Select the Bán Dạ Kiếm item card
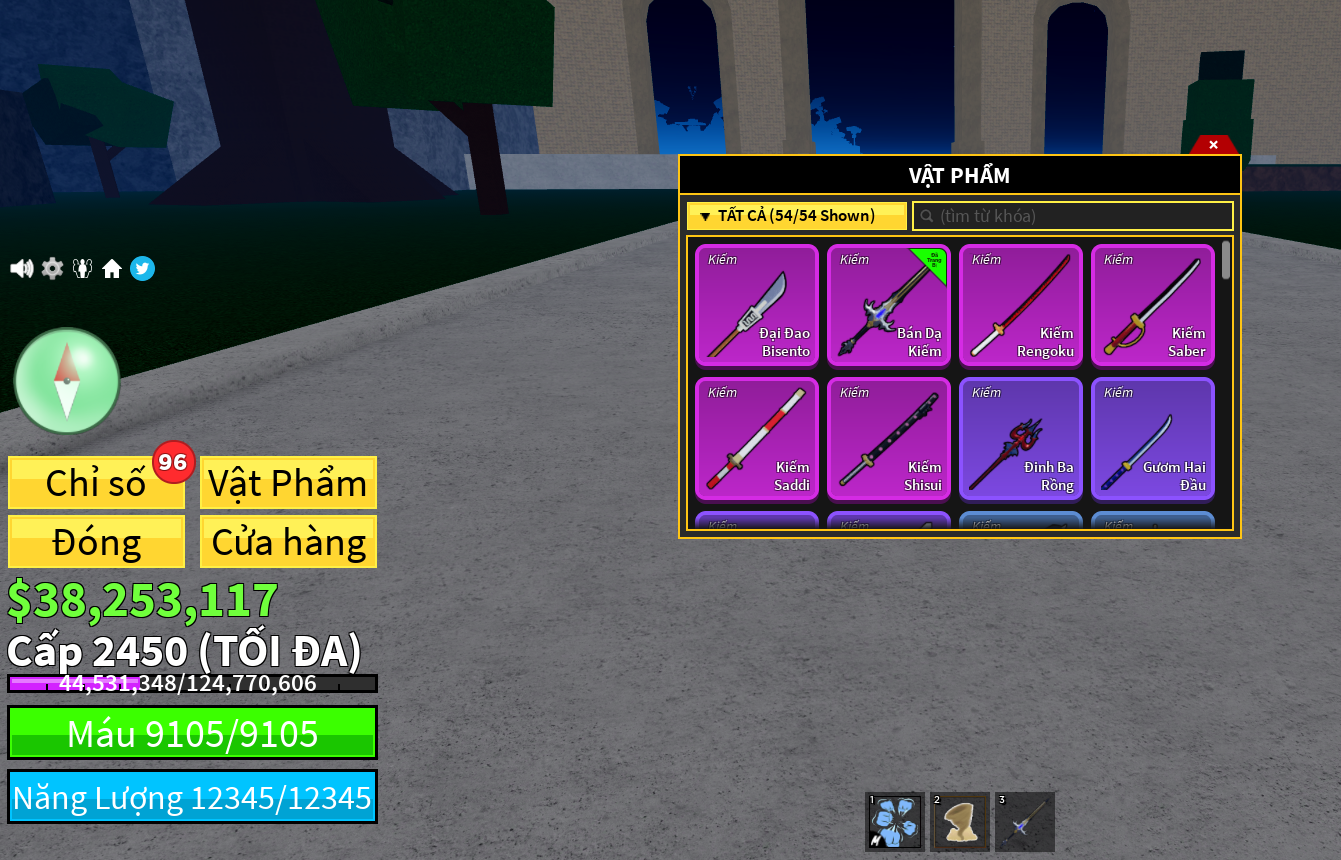Image resolution: width=1341 pixels, height=860 pixels. (888, 305)
